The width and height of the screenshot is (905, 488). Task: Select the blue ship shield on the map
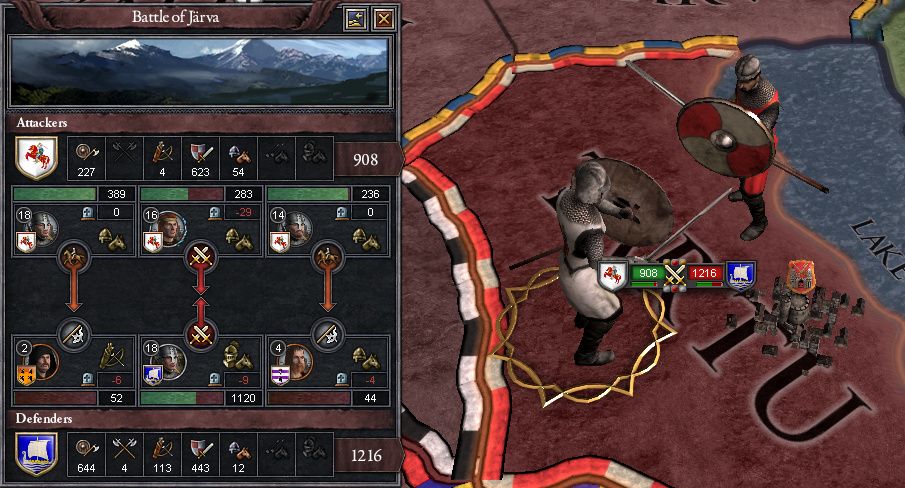point(741,272)
